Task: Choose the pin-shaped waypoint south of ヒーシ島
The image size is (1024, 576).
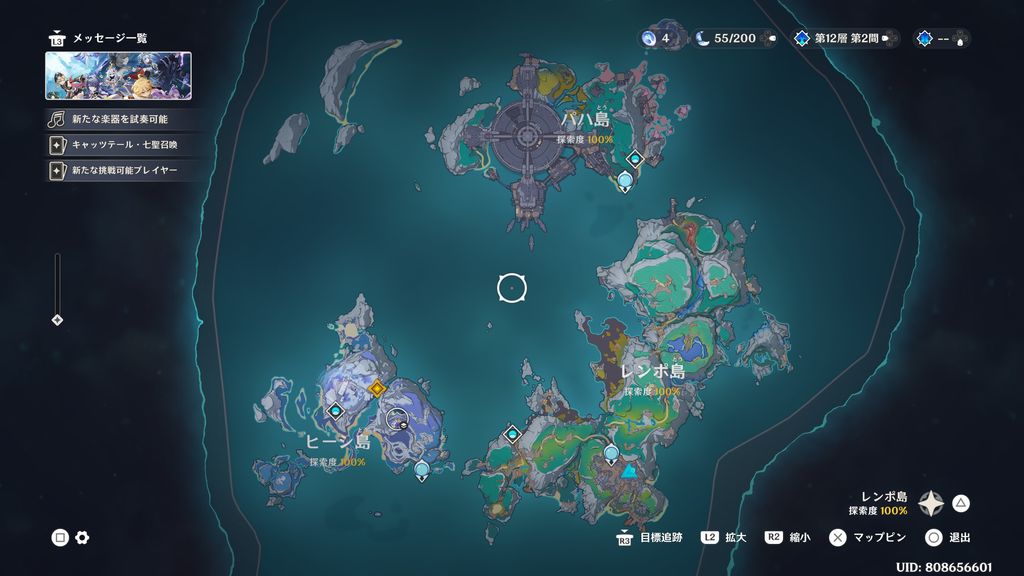Action: tap(421, 468)
